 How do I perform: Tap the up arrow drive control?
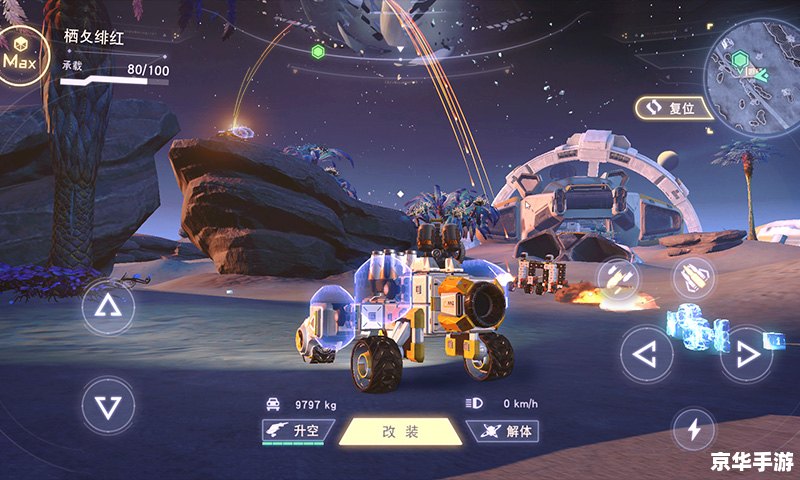pyautogui.click(x=108, y=306)
